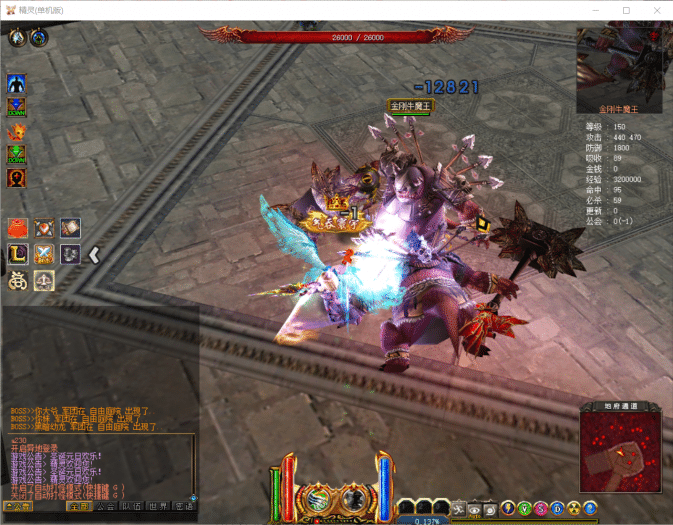Click the blue glowing figure buff icon
Screen dimensions: 673x525
click(16, 83)
